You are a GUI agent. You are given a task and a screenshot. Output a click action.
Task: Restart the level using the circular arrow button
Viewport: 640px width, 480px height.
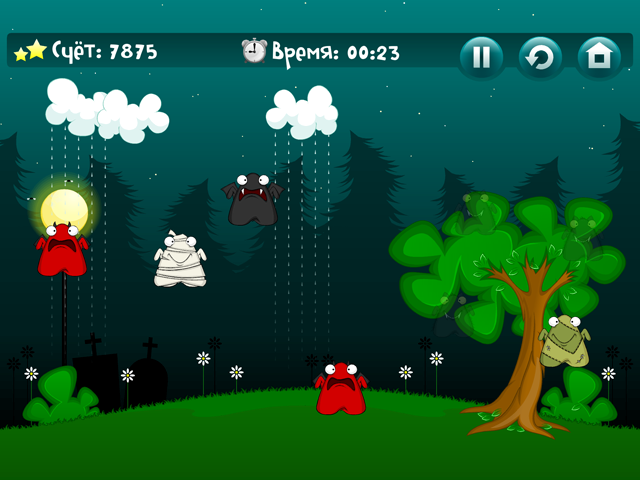pyautogui.click(x=540, y=57)
